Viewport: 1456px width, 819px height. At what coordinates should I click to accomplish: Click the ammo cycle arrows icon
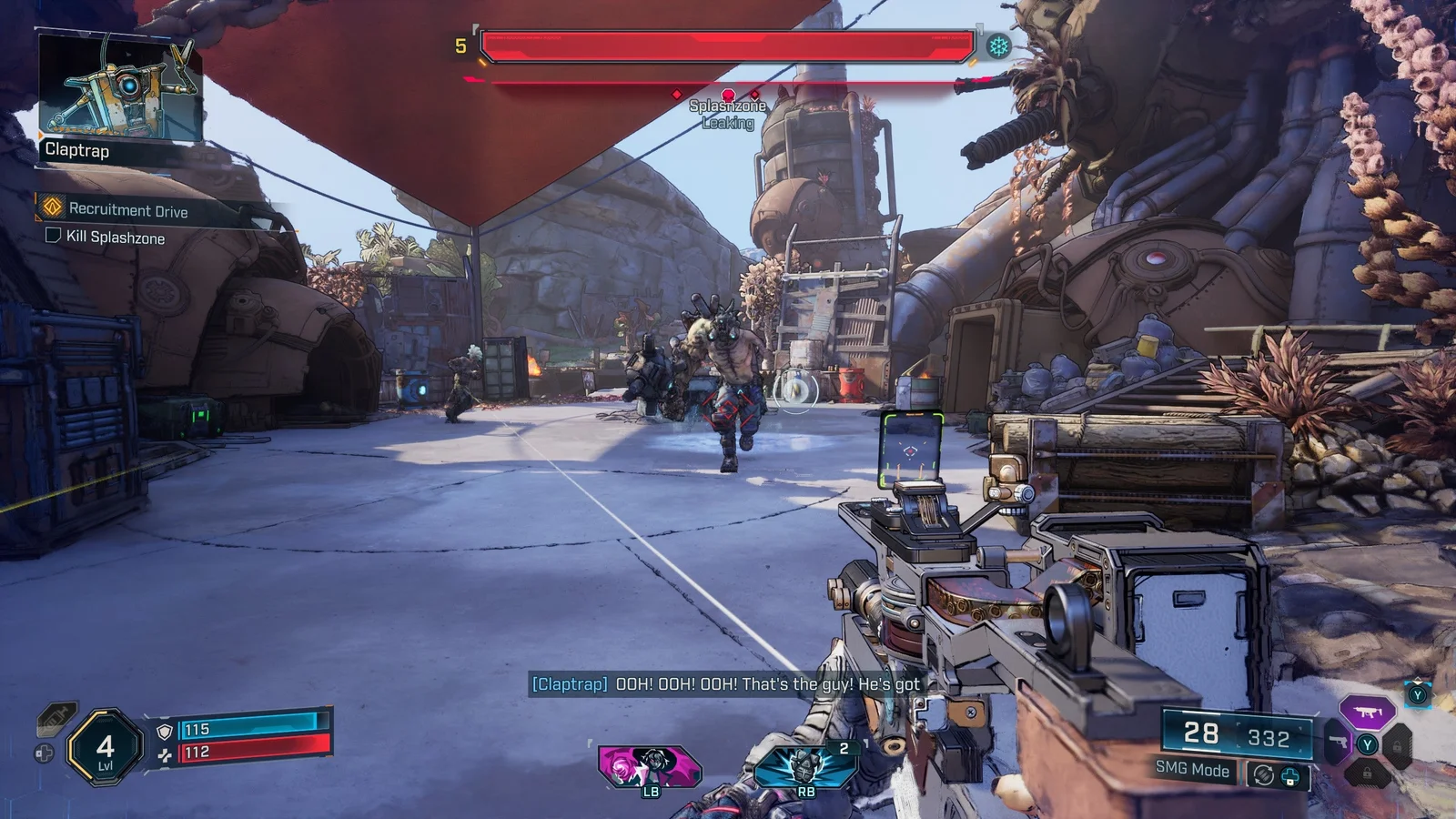point(1263,775)
